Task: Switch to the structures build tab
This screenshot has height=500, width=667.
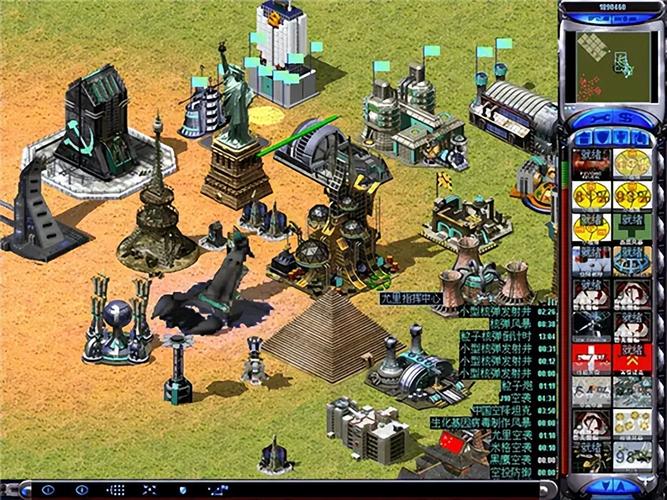Action: tap(581, 137)
